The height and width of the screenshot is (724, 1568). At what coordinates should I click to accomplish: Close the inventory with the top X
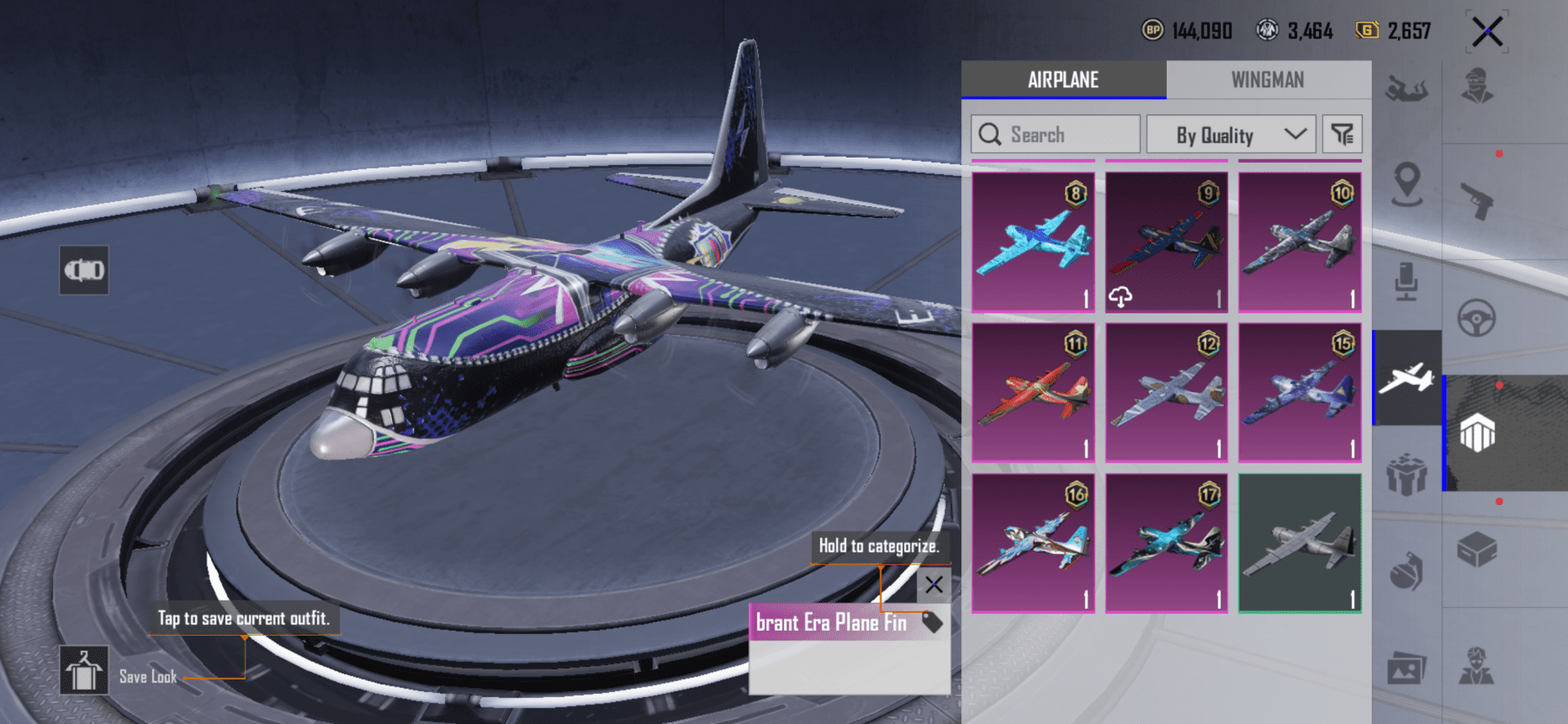tap(1487, 33)
